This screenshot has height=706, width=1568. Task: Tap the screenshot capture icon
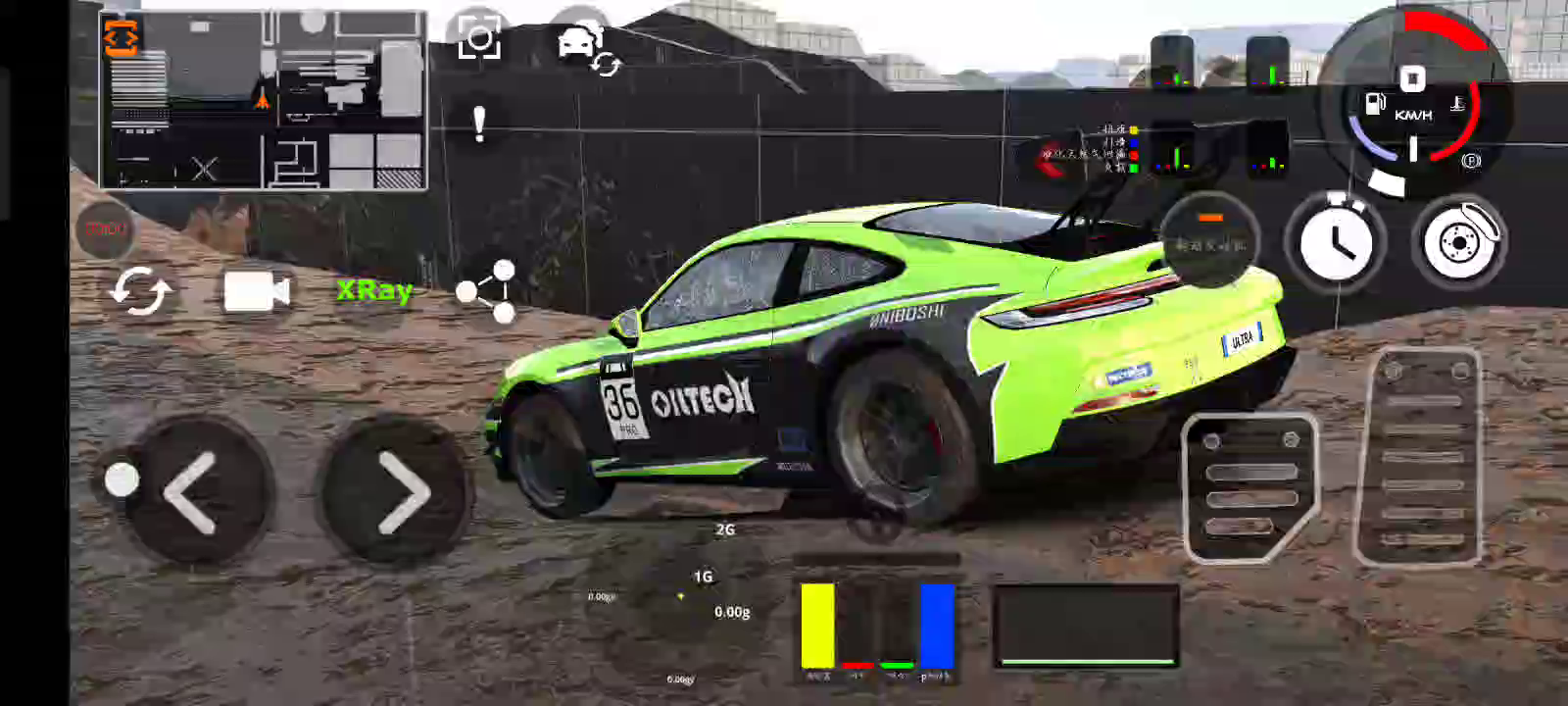tap(479, 38)
